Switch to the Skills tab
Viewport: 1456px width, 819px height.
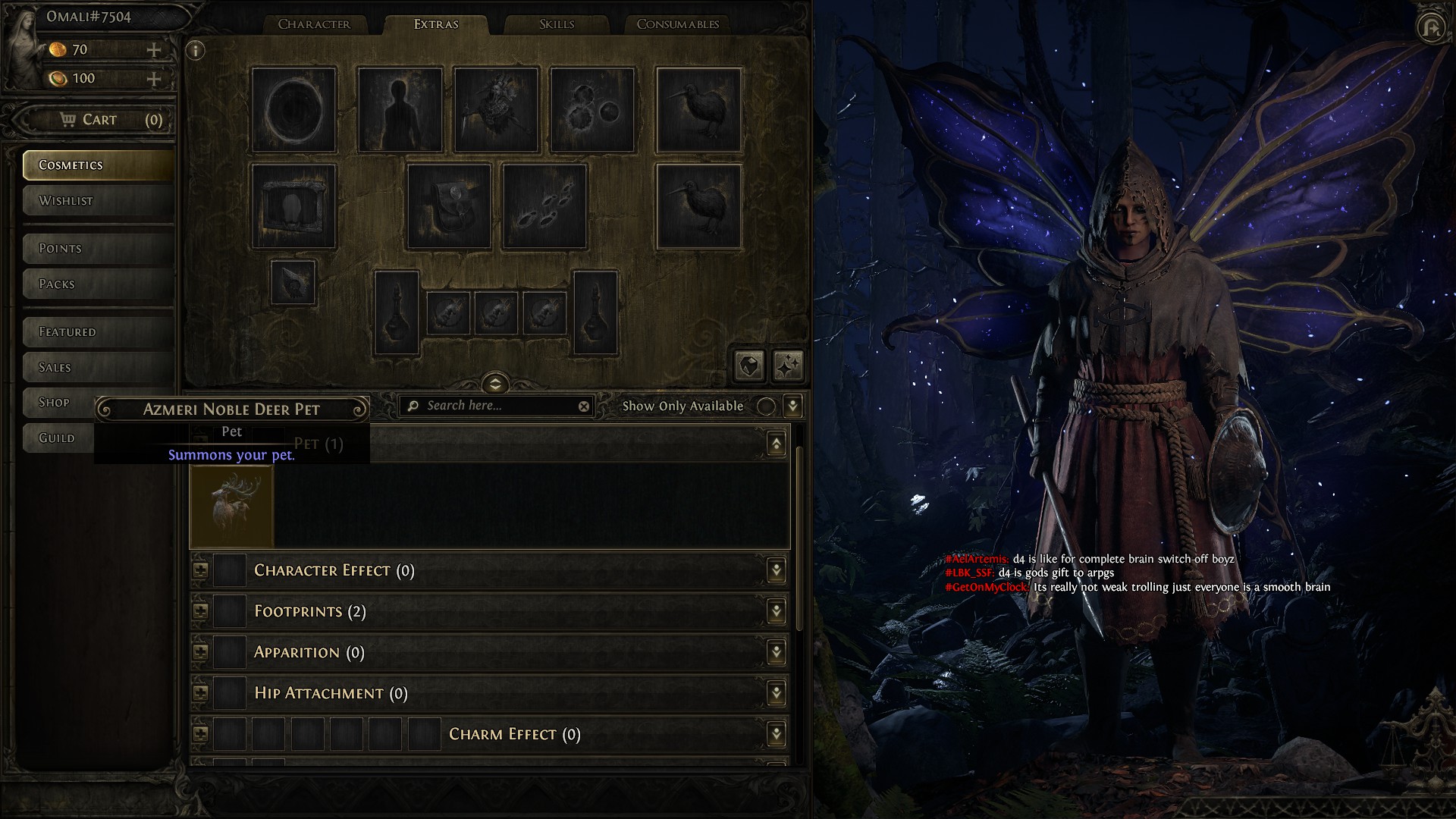[x=557, y=24]
